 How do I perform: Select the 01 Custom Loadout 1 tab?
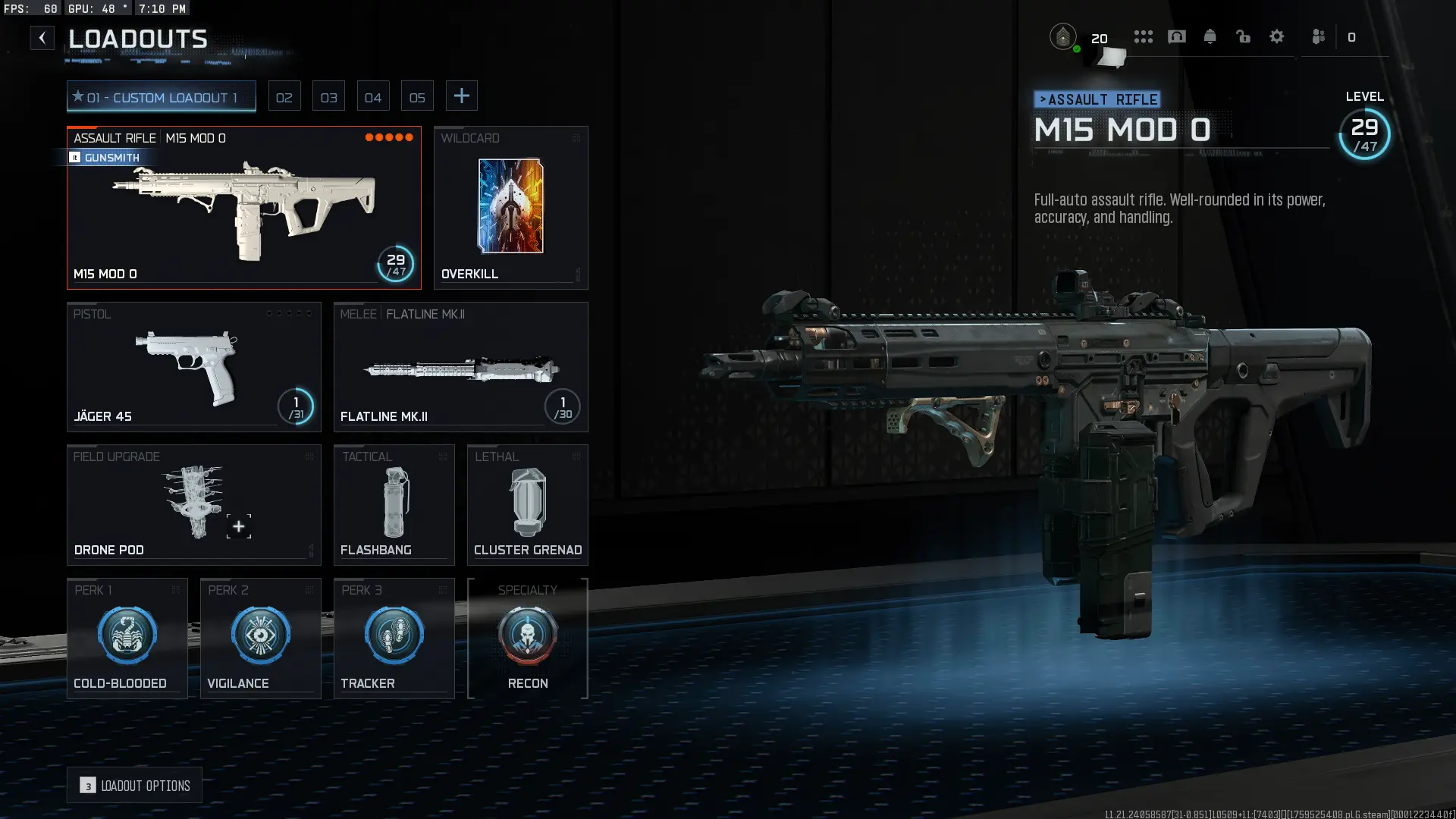161,97
